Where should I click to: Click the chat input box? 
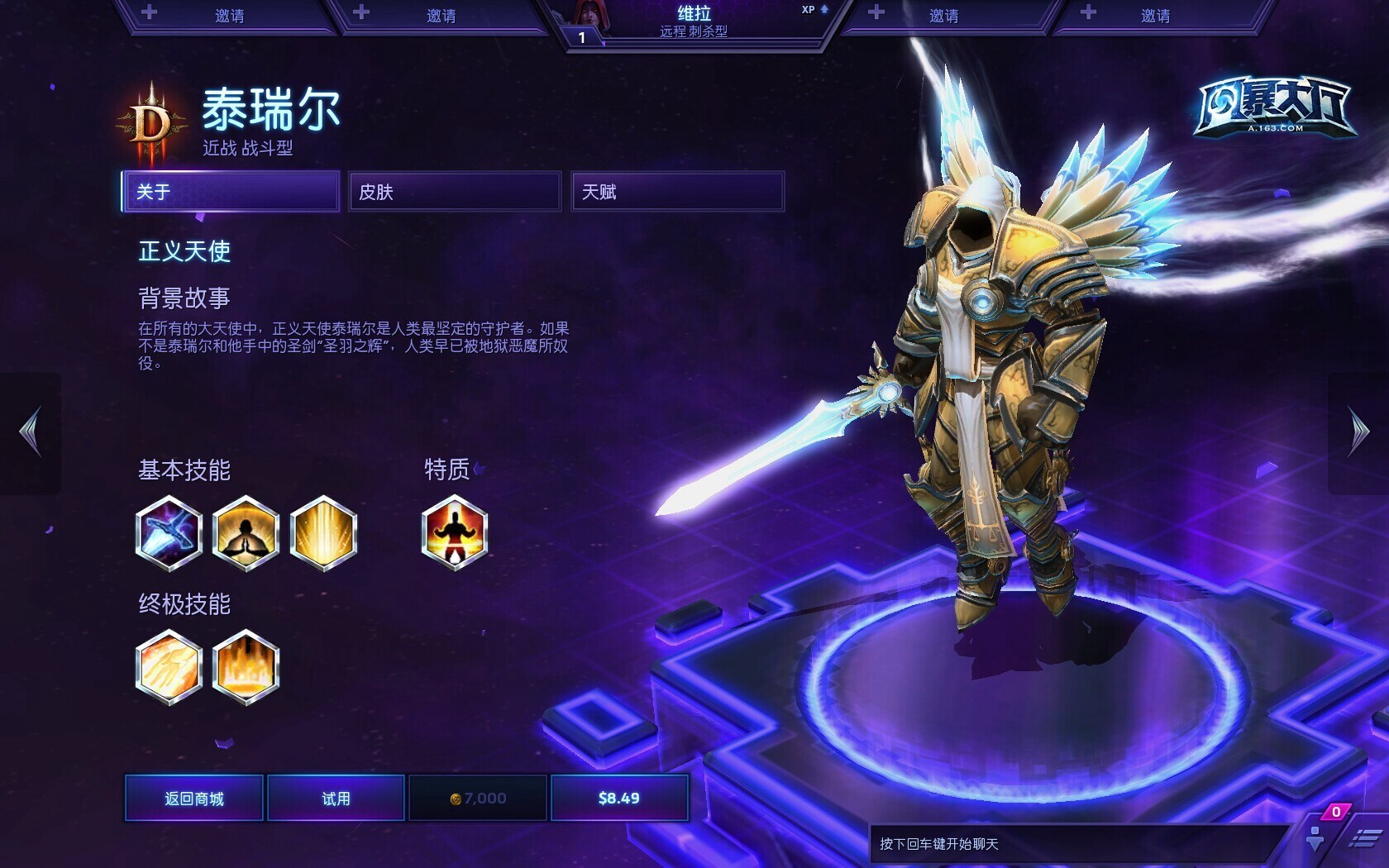1075,844
